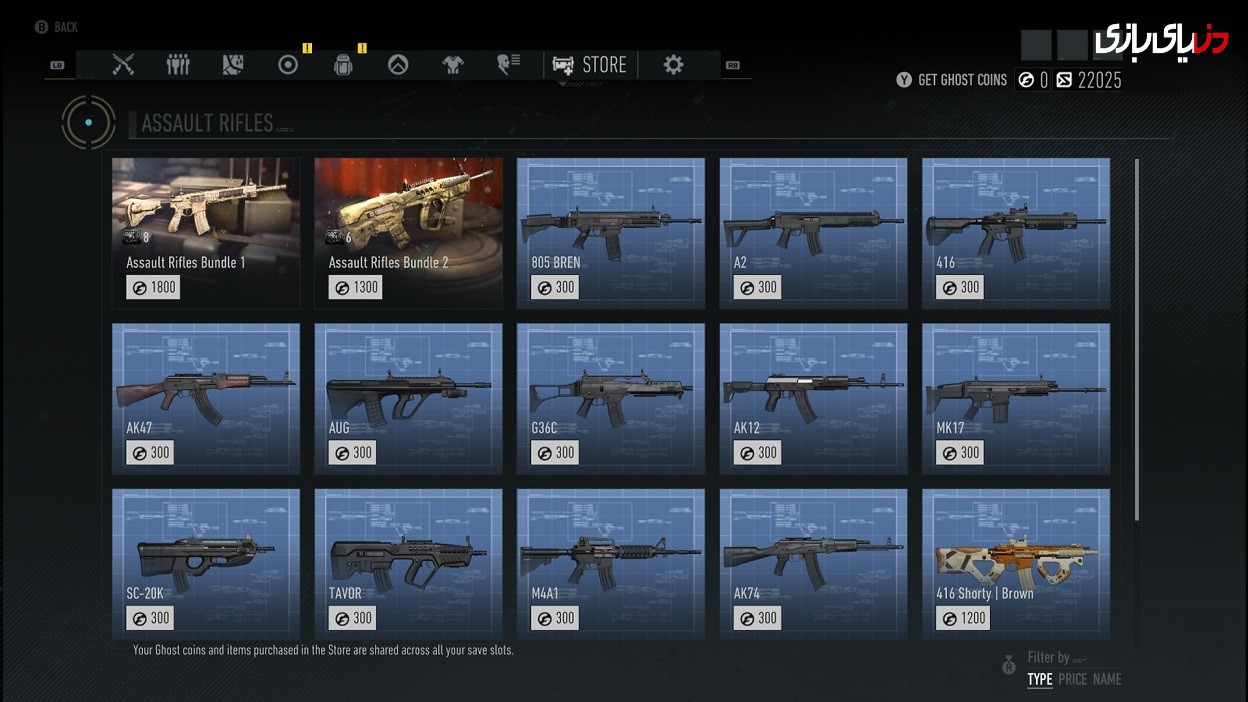Filter store items by NAME

tap(1107, 680)
